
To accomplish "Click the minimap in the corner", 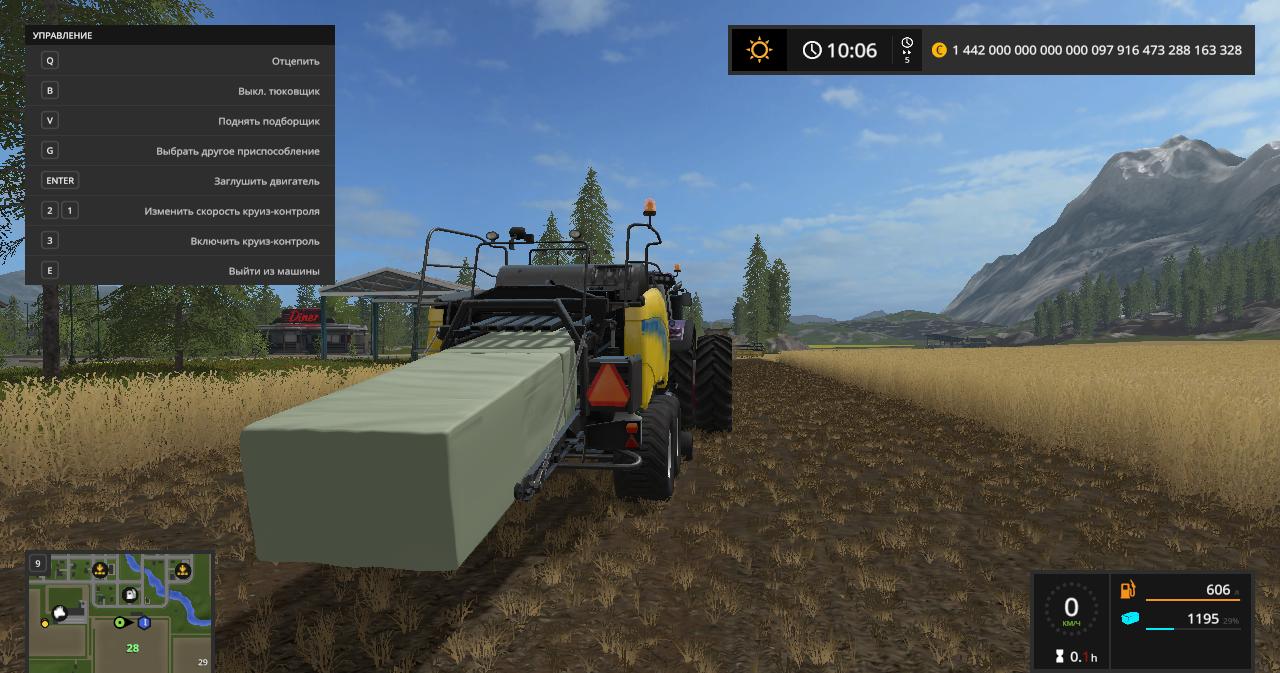I will (120, 612).
